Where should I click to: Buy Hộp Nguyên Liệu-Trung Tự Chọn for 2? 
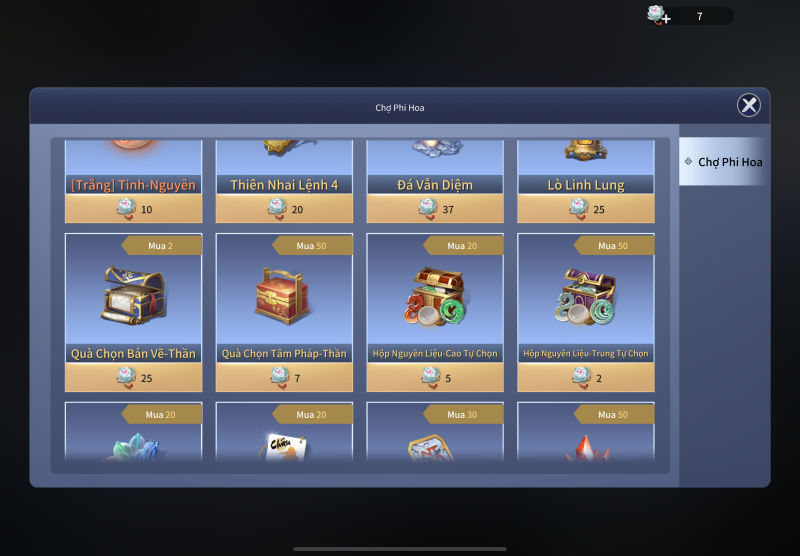pyautogui.click(x=585, y=377)
